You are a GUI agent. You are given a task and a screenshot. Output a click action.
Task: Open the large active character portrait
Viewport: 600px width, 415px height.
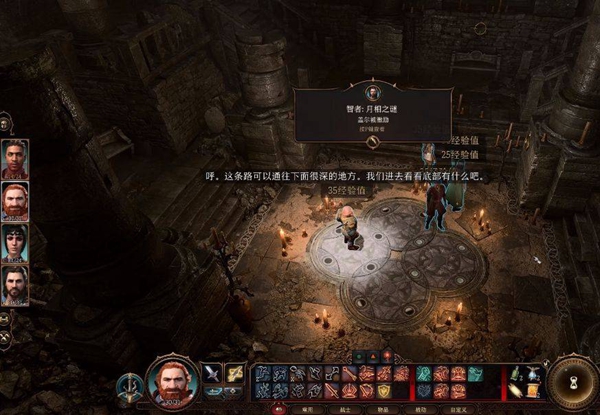pos(170,380)
